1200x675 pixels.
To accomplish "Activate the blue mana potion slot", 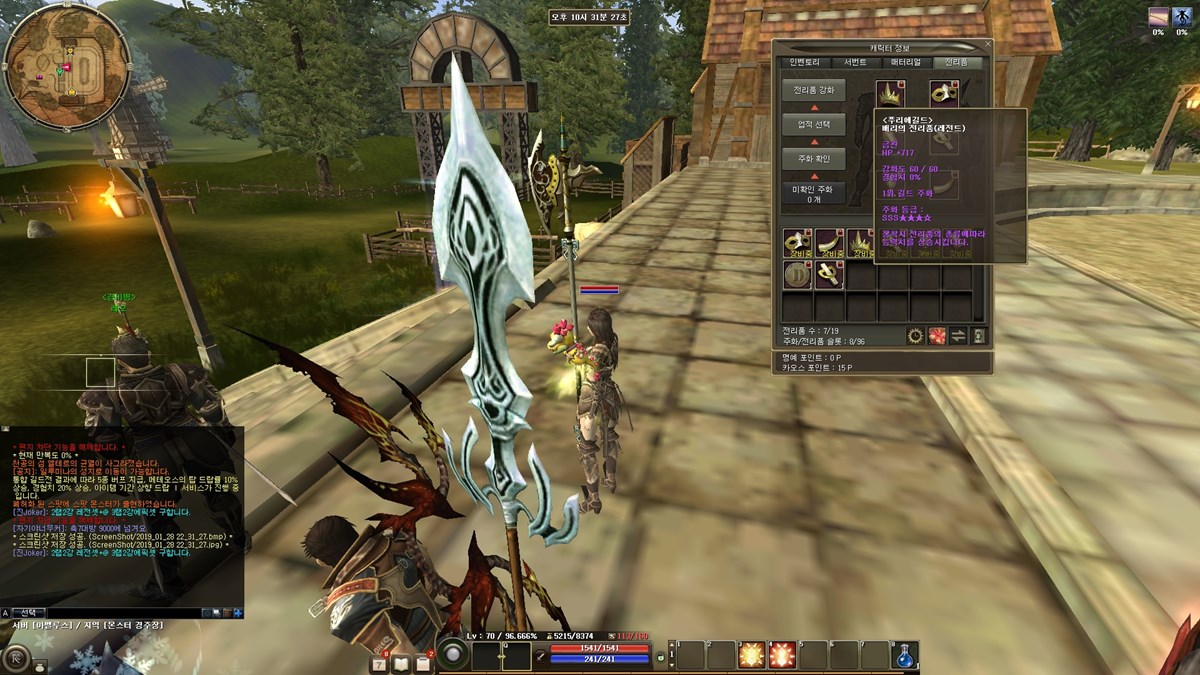I will pos(906,655).
